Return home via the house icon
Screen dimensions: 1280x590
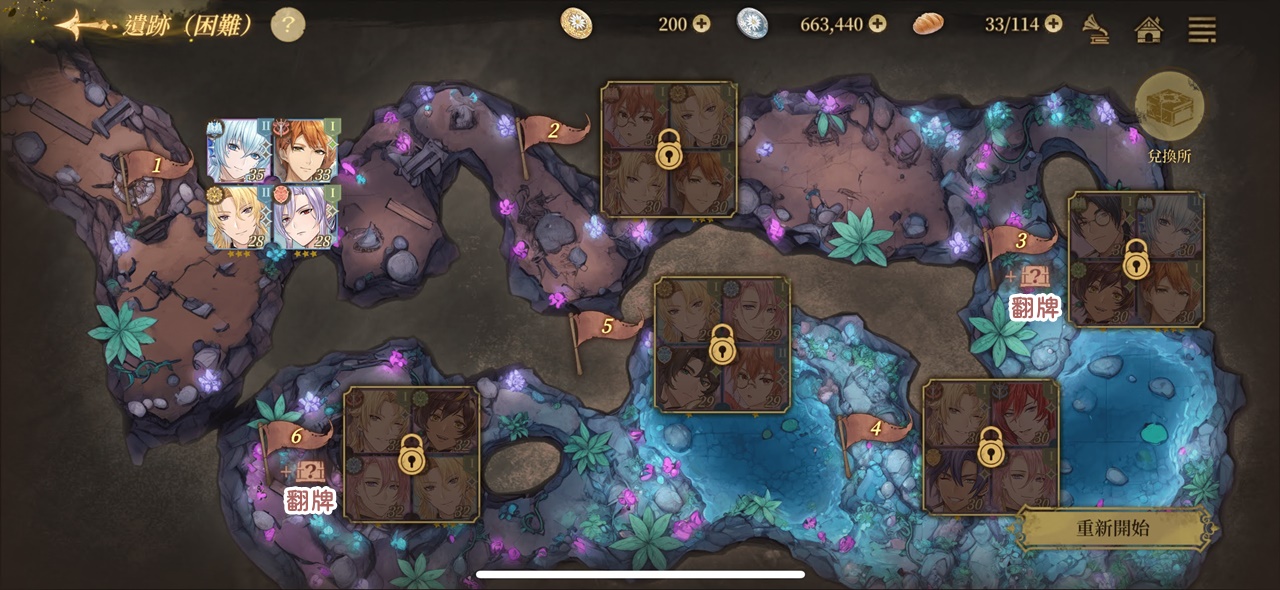tap(1149, 28)
